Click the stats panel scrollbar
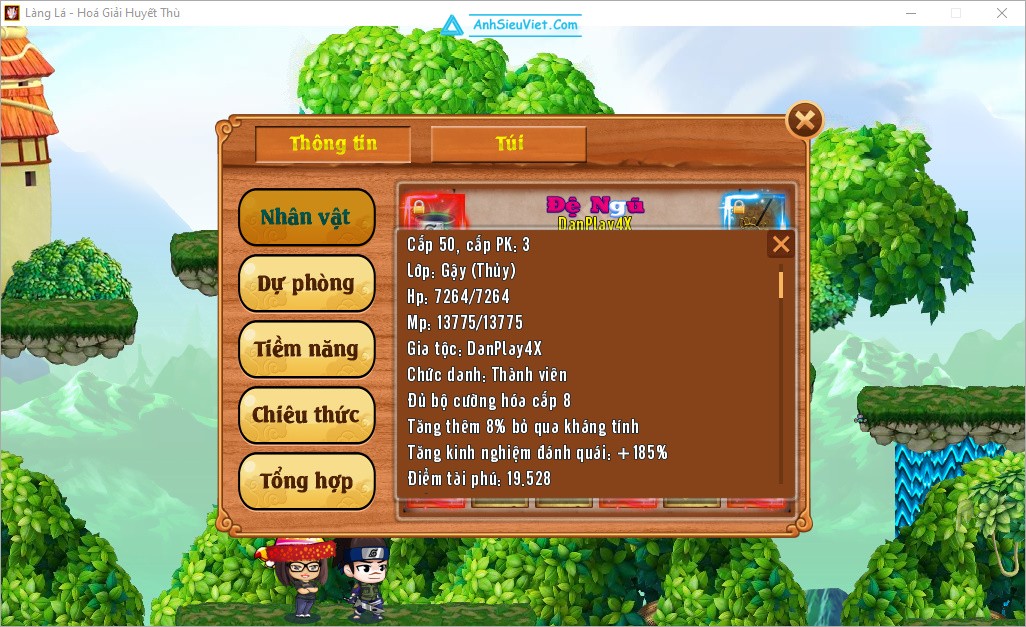Screen dimensions: 1026x627 pos(781,284)
